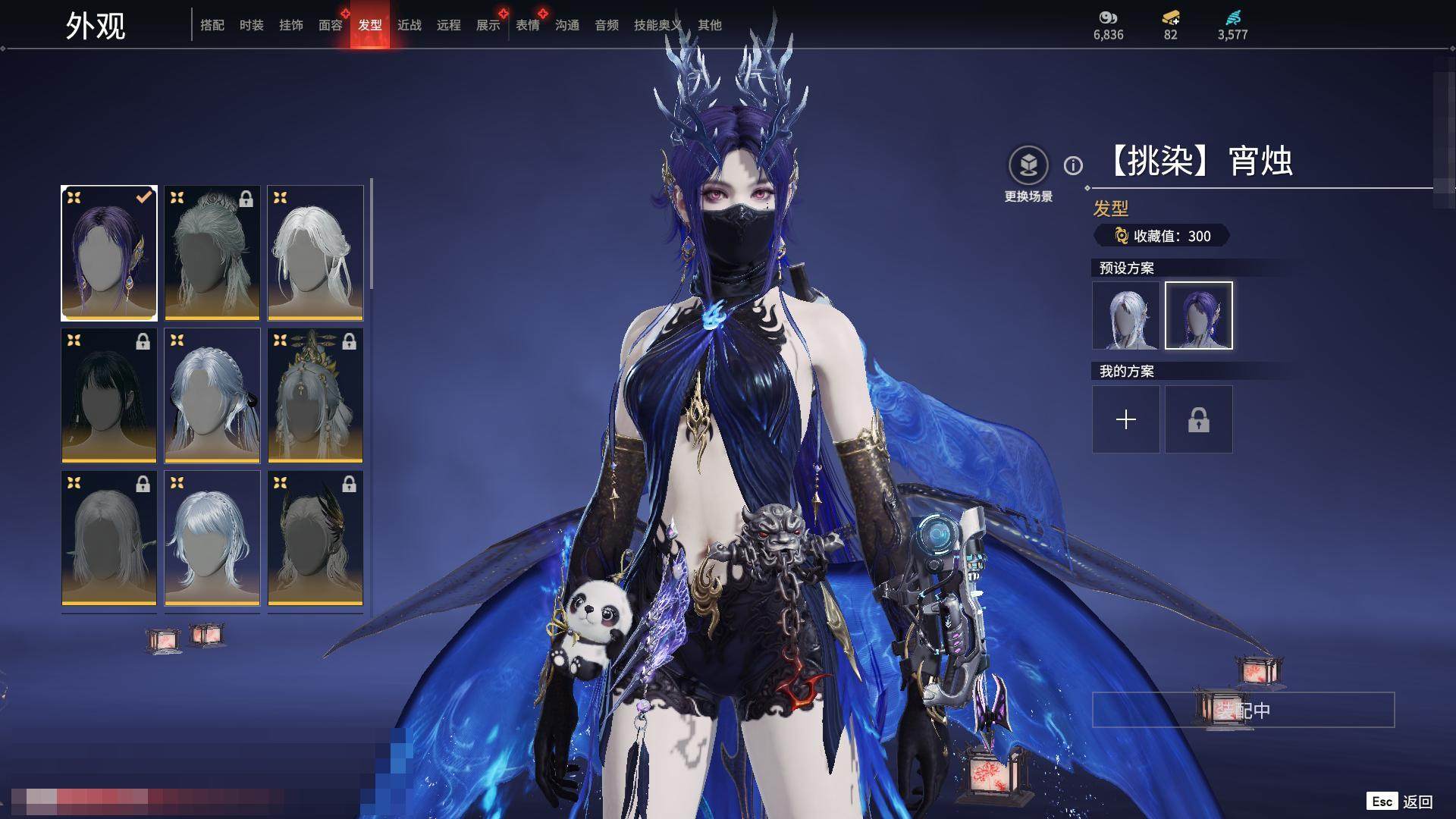This screenshot has width=1456, height=819.
Task: Open the 技能奥义 tab
Action: point(657,25)
